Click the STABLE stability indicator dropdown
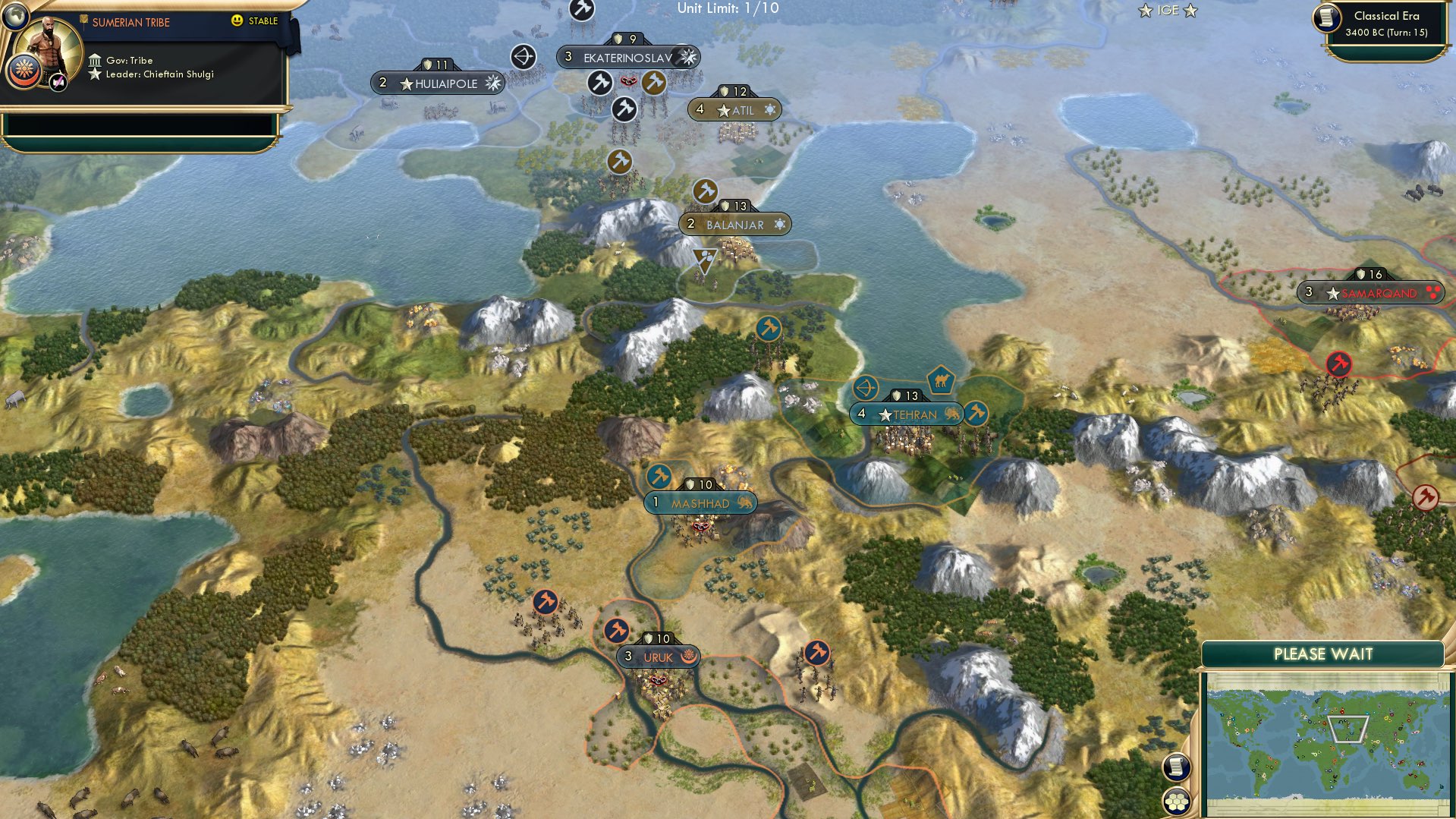Screen dimensions: 1456x819 click(x=258, y=22)
